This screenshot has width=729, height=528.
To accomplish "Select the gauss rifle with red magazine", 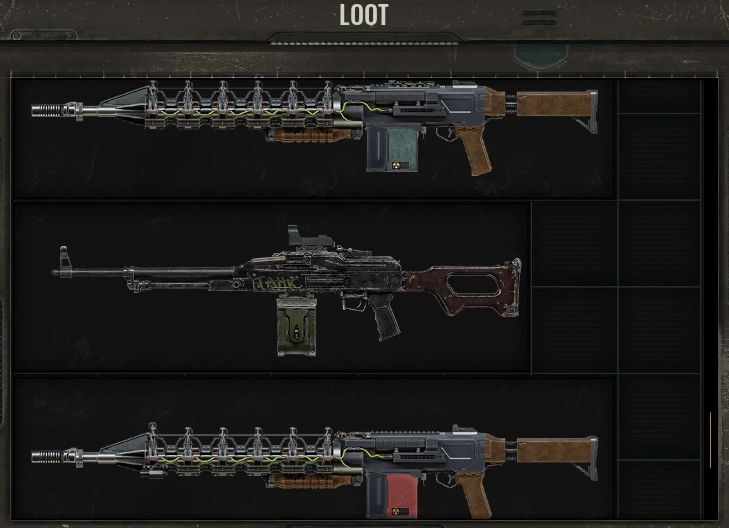I will pyautogui.click(x=315, y=463).
